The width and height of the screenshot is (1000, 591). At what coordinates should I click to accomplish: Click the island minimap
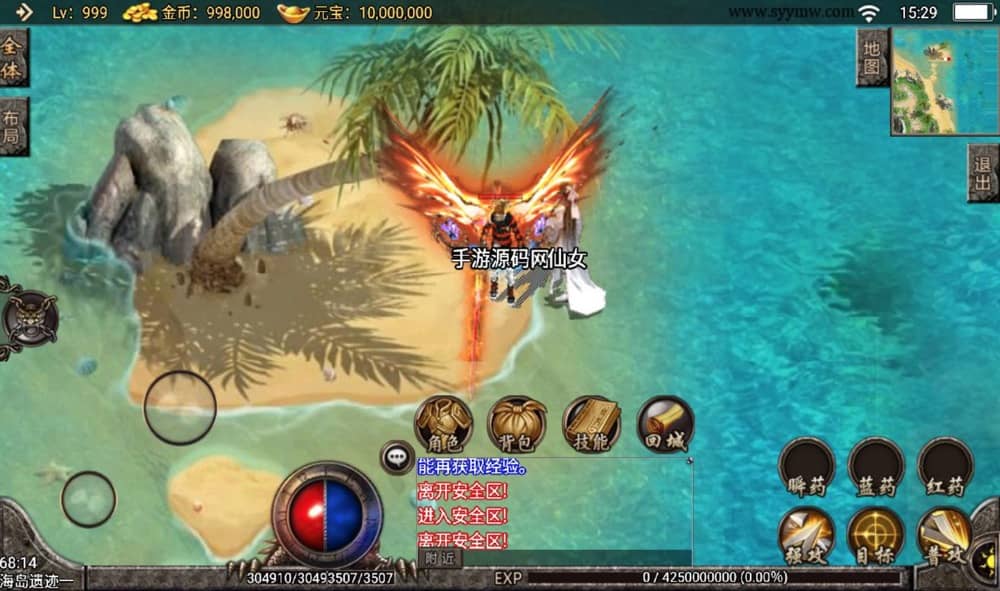coord(945,80)
